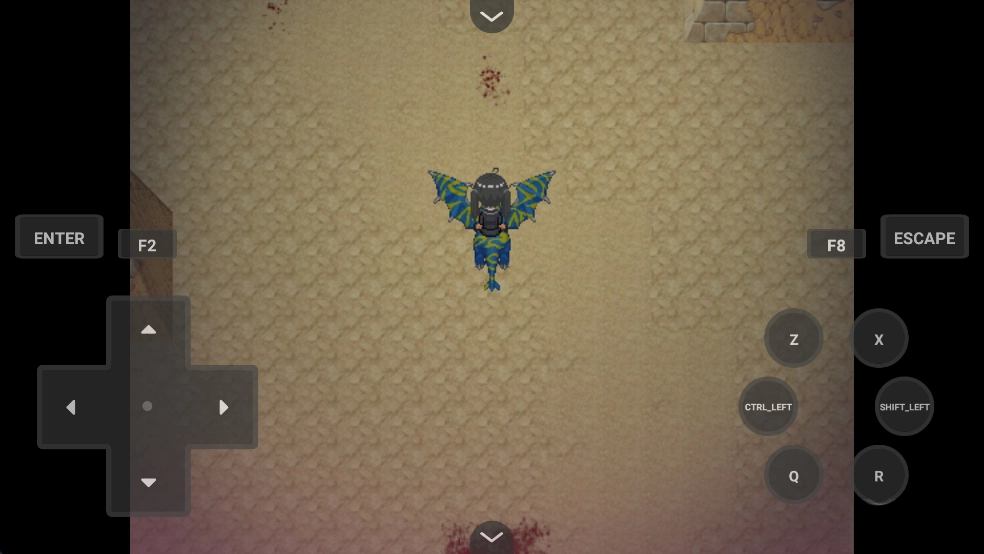Move right with the D-pad right arrow
Viewport: 984px width, 554px height.
tap(224, 407)
